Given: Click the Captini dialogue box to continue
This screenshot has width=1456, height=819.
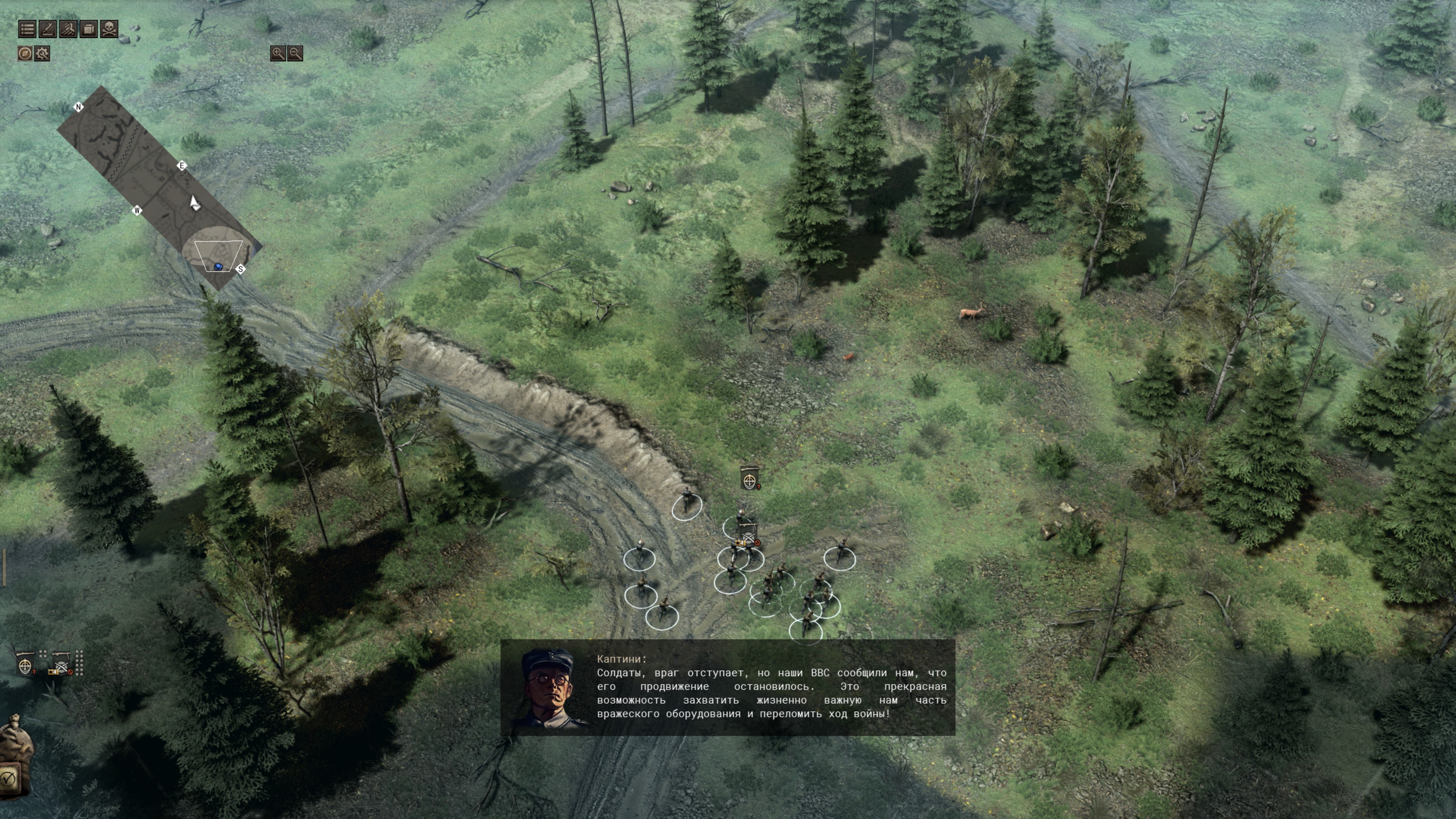Looking at the screenshot, I should [728, 687].
